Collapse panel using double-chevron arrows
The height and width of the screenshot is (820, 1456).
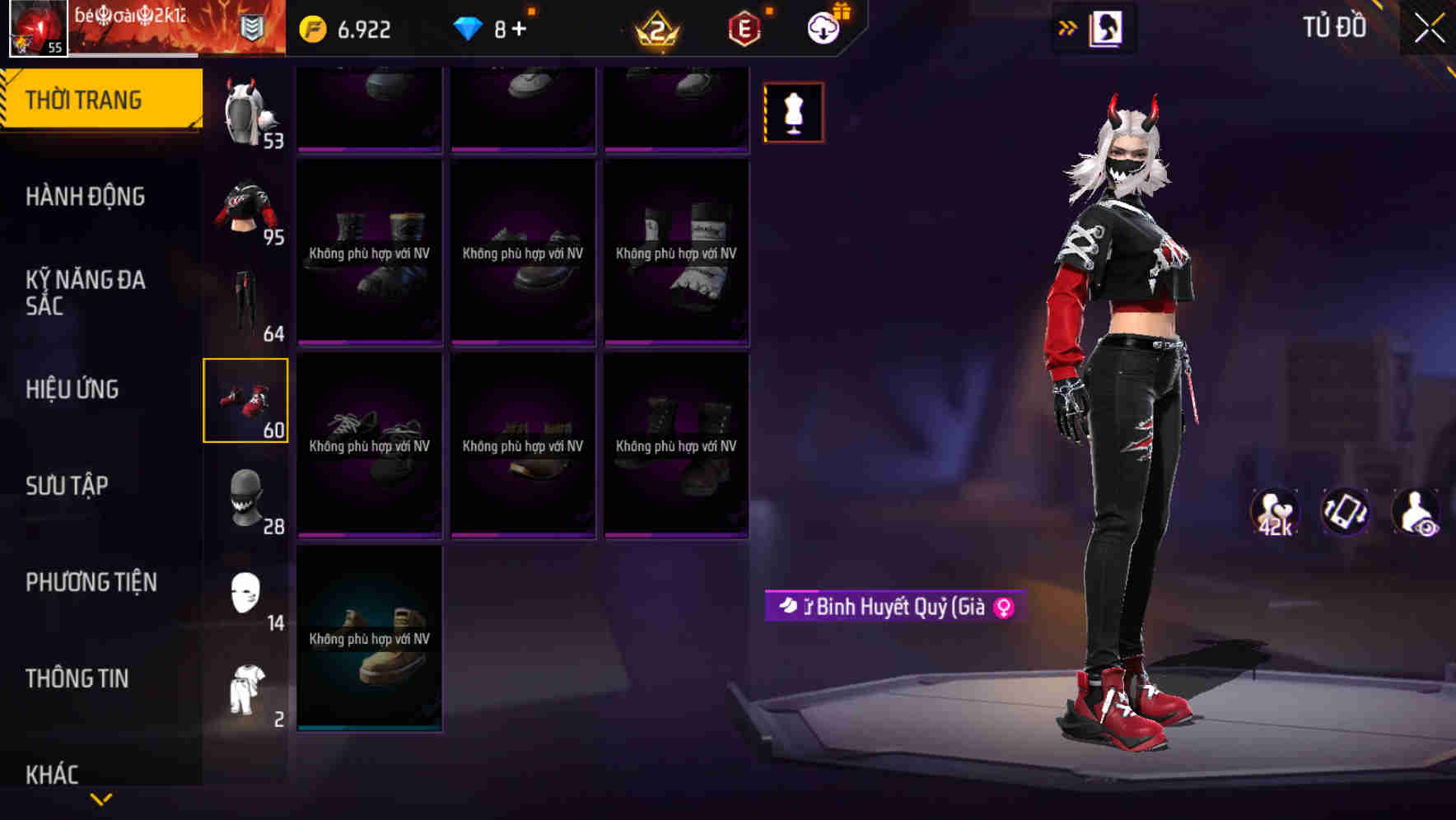[x=1068, y=27]
